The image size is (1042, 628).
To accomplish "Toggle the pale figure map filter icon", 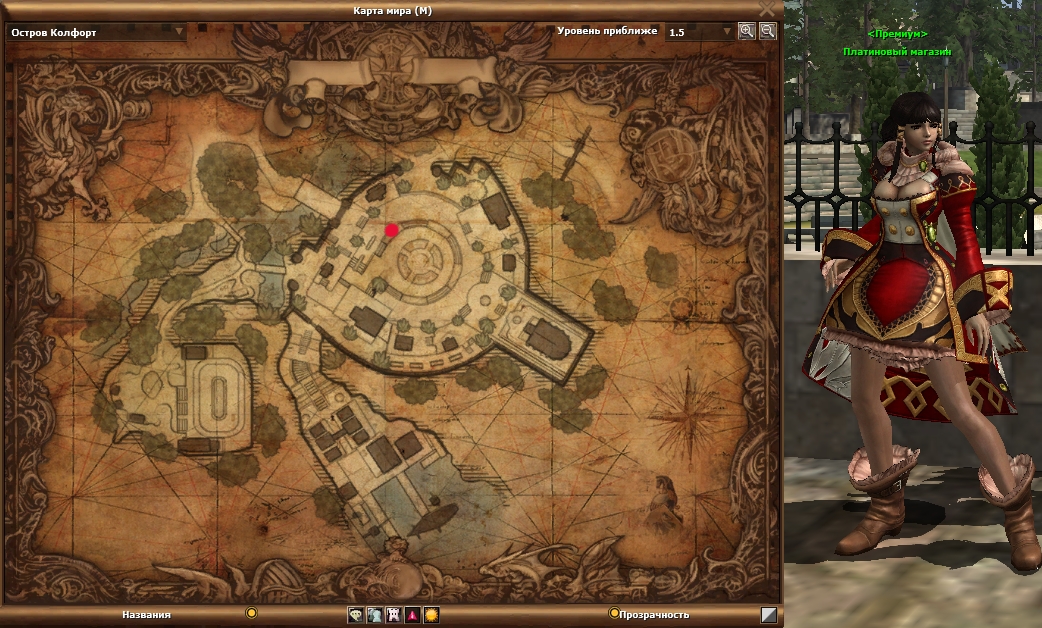I will [374, 615].
